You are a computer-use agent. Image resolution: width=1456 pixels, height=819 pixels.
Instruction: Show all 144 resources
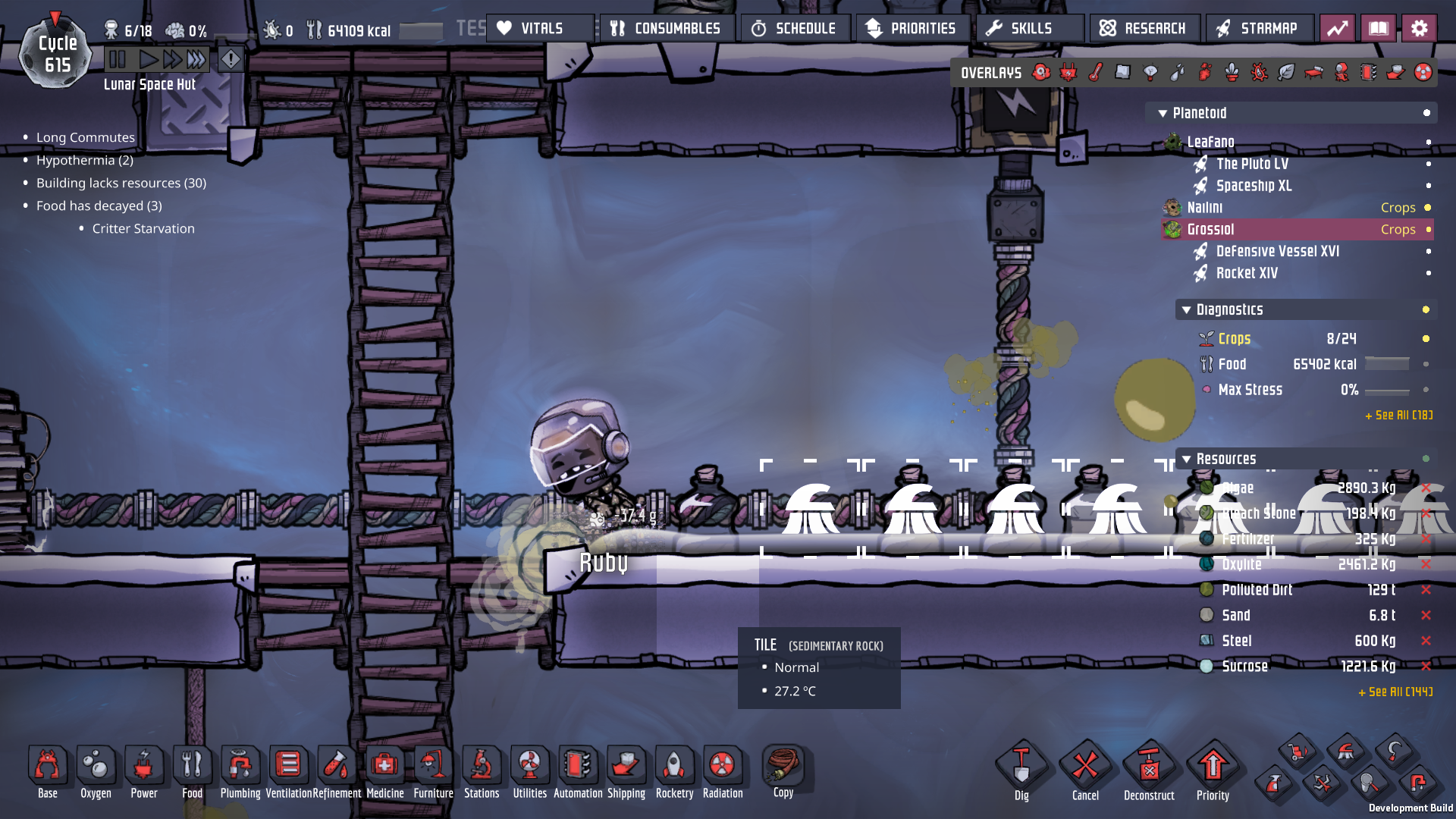point(1395,692)
